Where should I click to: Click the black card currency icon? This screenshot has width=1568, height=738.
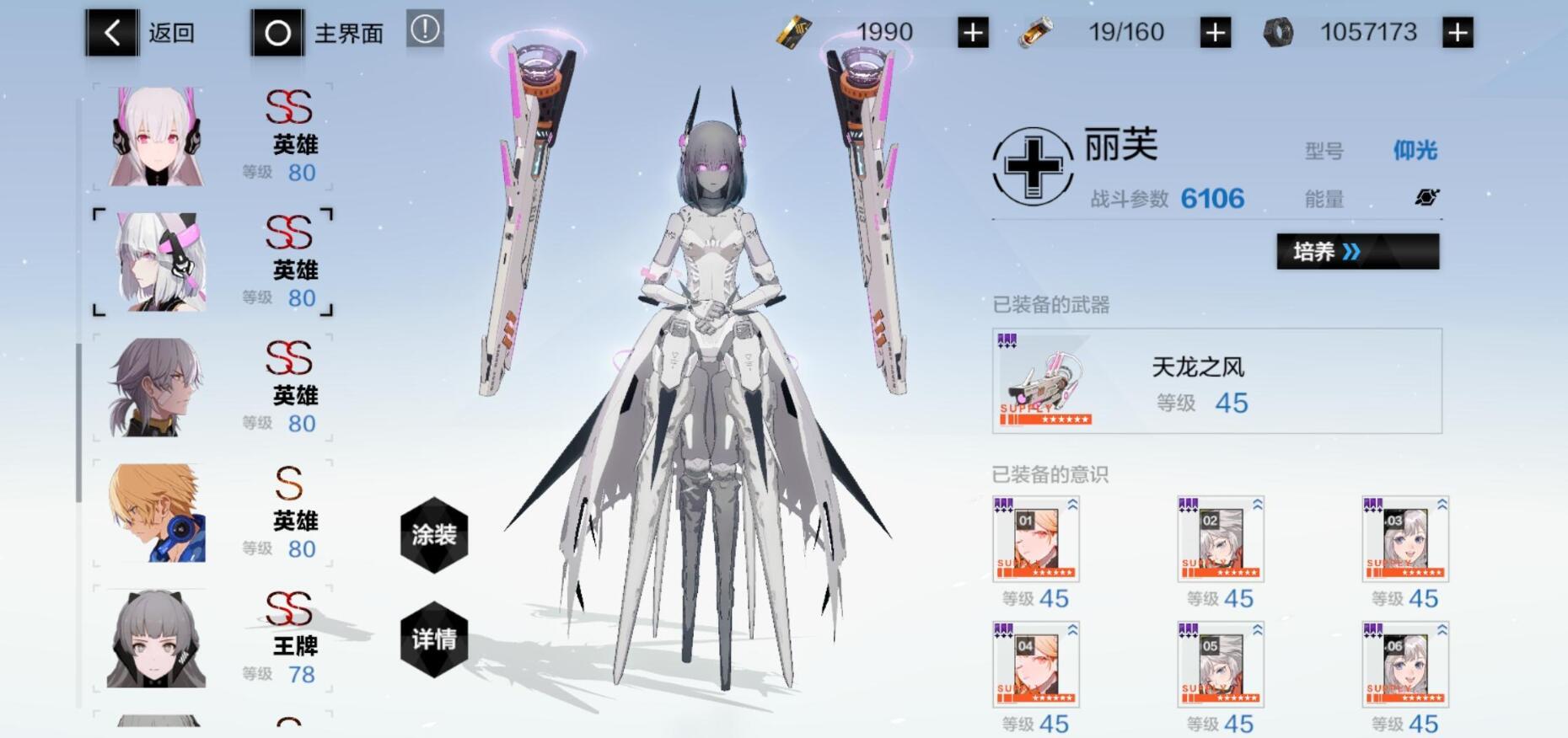[793, 31]
